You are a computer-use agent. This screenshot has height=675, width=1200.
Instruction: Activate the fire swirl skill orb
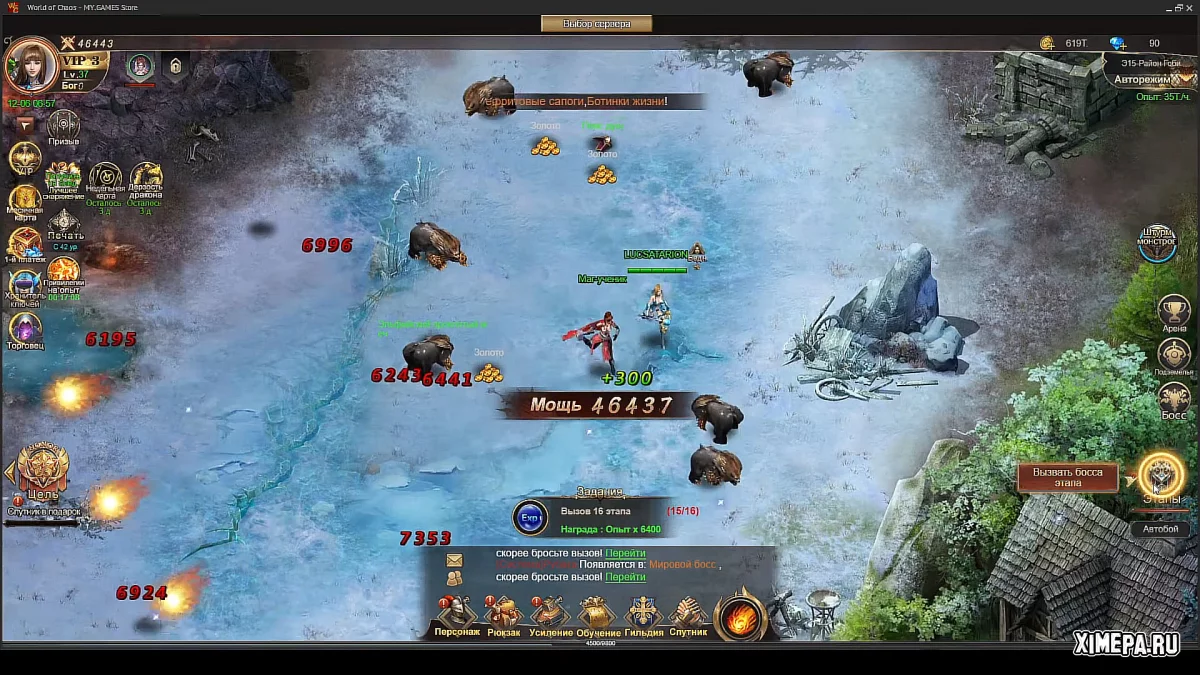[x=740, y=615]
